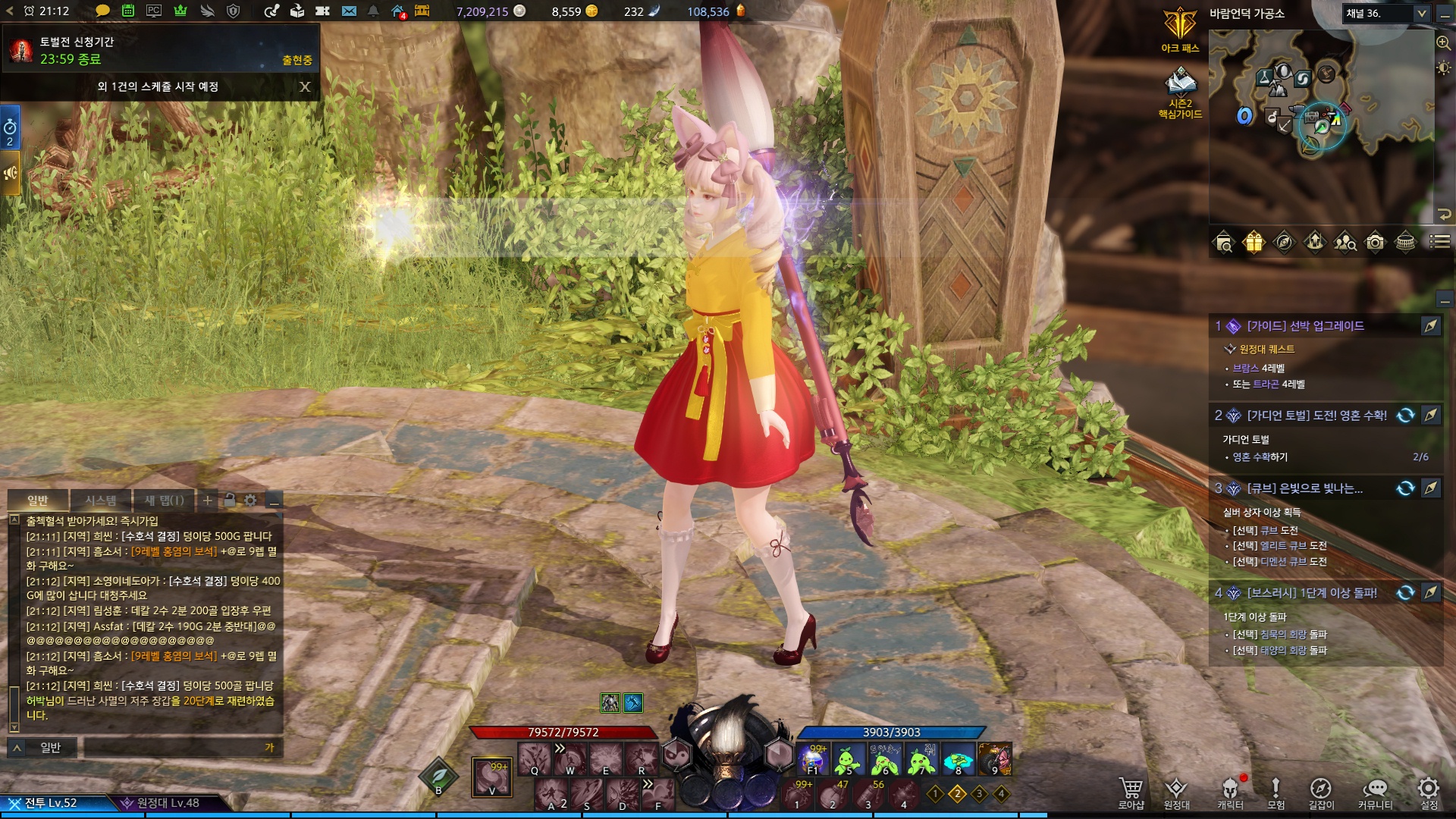Open the 아크 패스 (Ark Pass) icon
The image size is (1456, 819).
pos(1180,29)
